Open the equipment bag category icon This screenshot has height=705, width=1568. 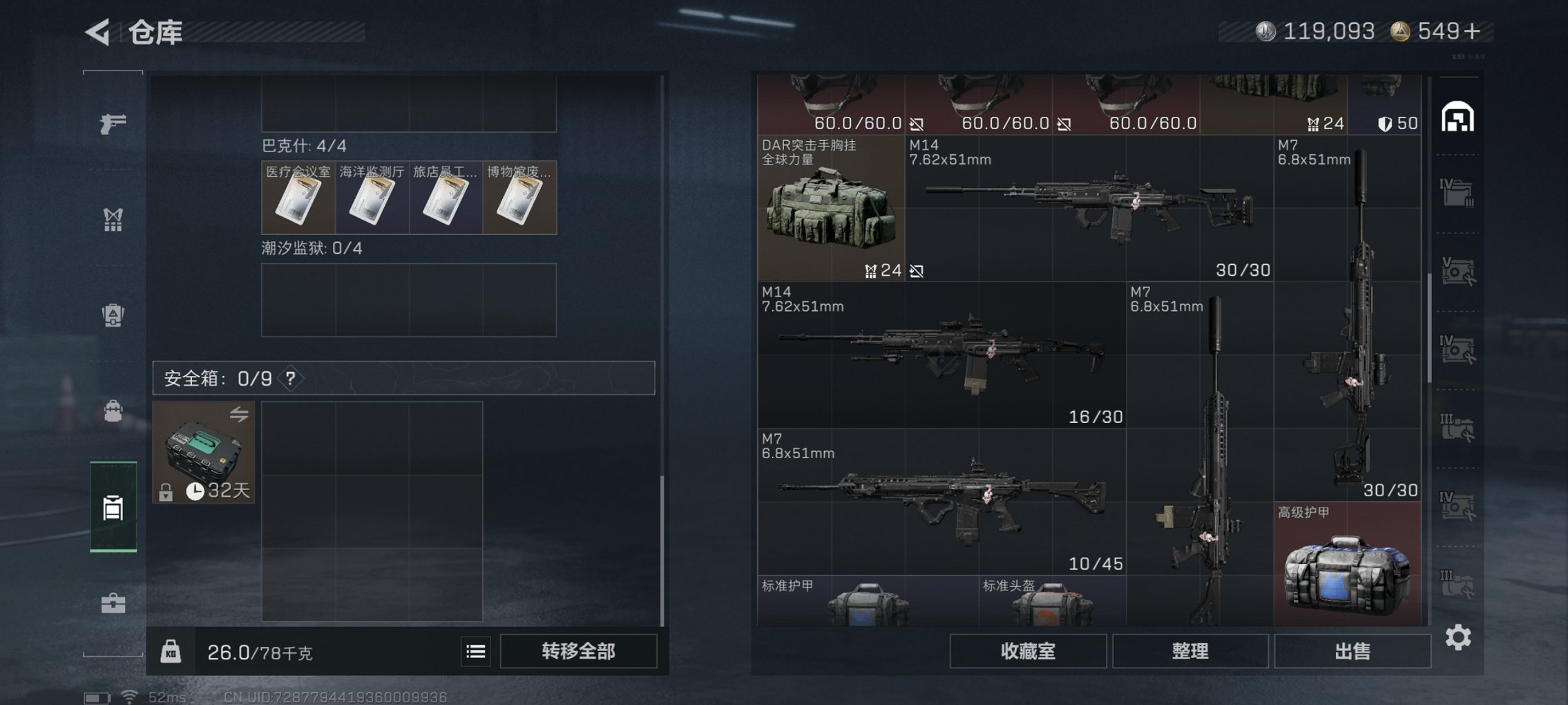tap(114, 411)
